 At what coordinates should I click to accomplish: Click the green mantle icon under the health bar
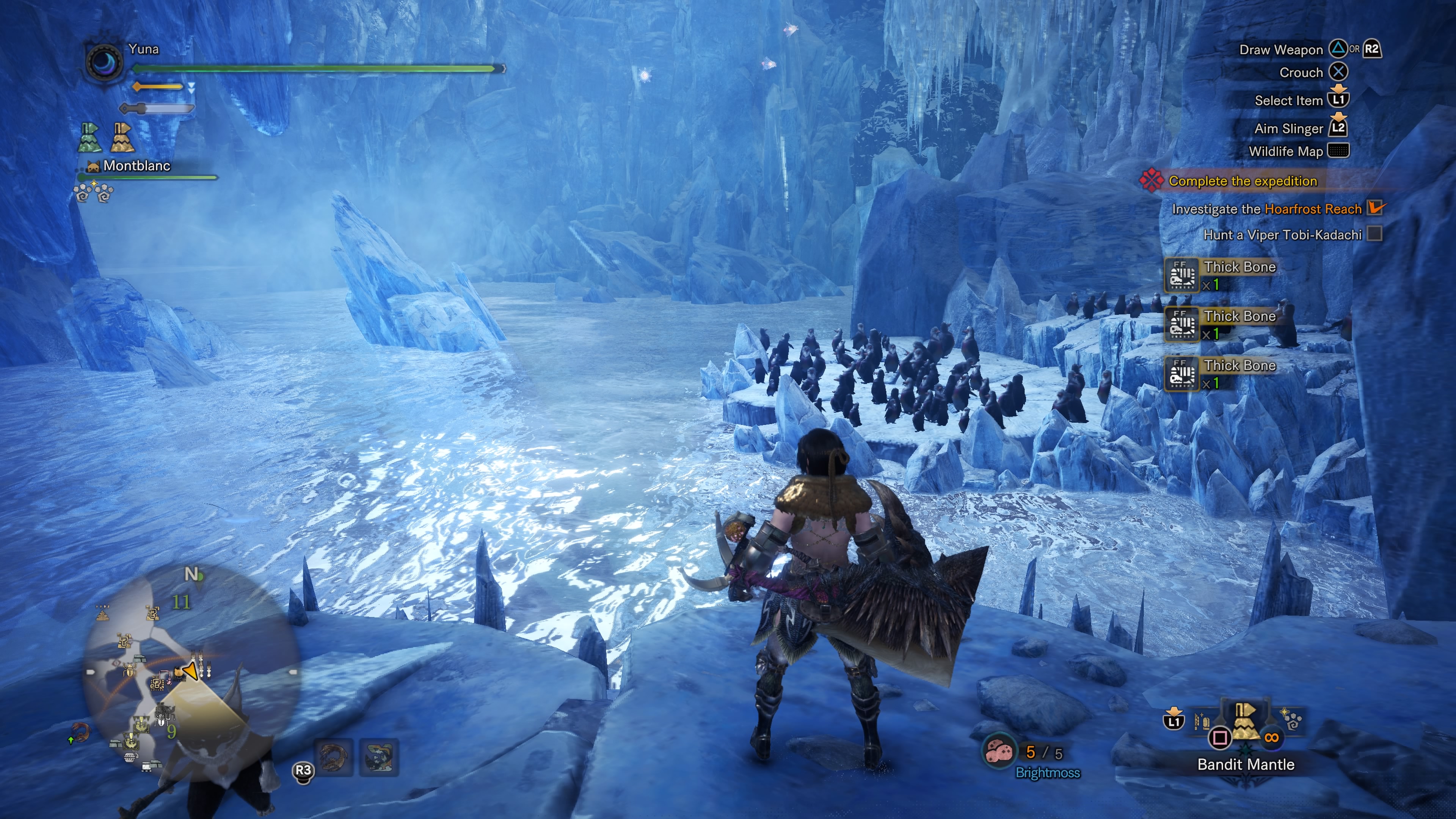[90, 137]
